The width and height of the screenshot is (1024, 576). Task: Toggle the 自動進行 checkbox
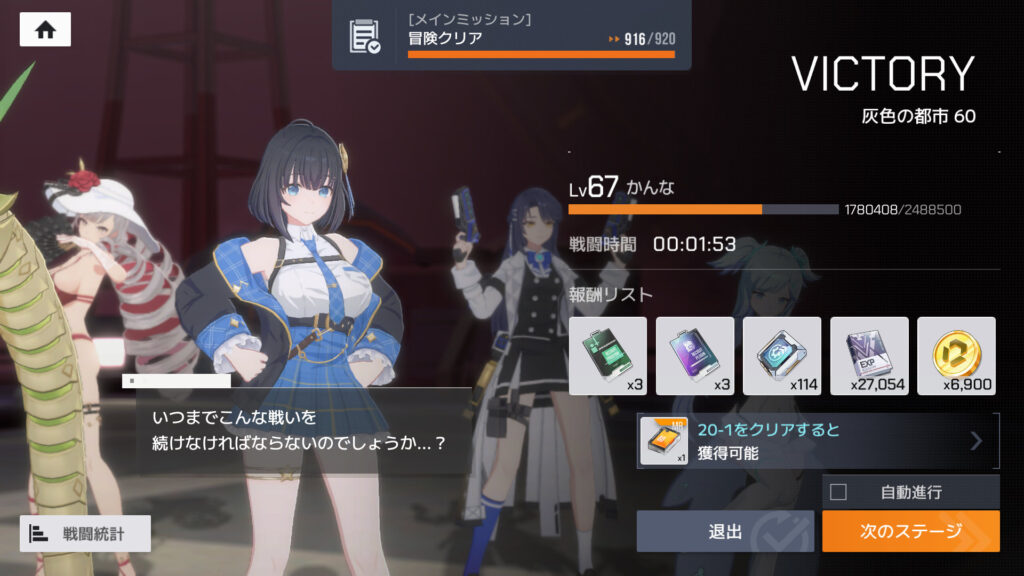tap(839, 492)
